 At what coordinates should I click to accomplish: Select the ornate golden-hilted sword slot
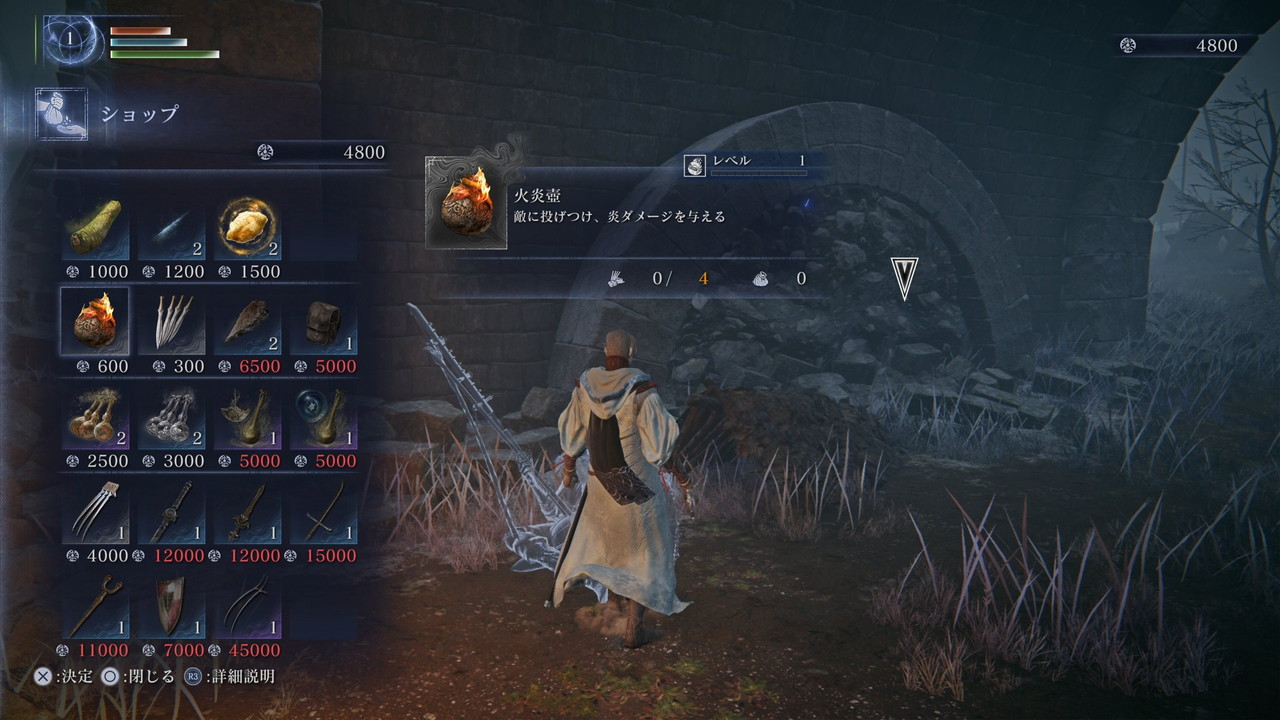point(247,512)
